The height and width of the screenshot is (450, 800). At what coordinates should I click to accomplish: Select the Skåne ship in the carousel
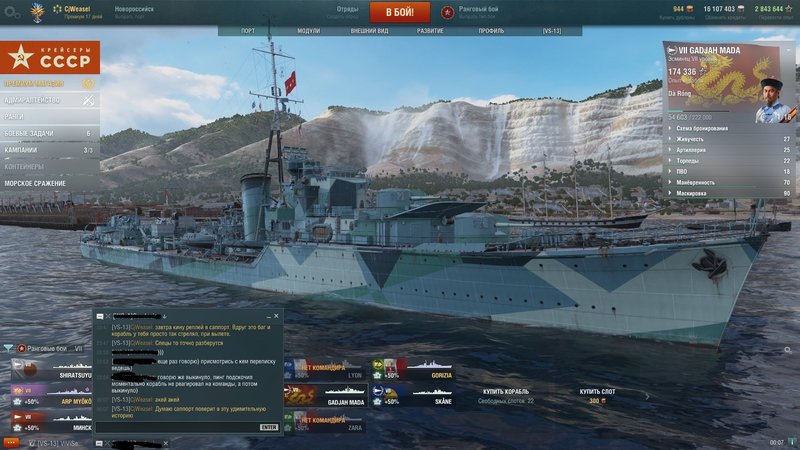point(410,396)
